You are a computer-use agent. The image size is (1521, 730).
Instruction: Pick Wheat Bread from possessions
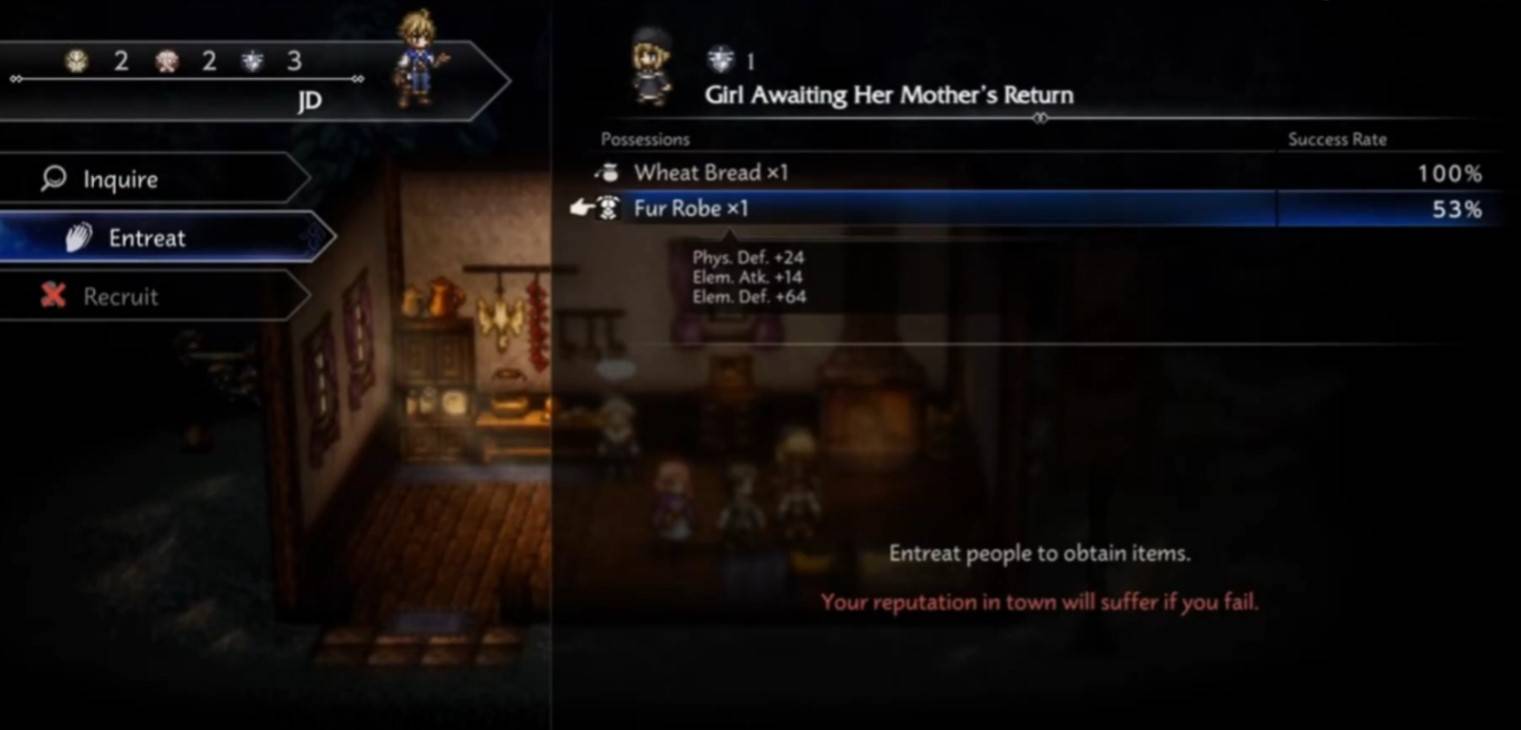click(x=710, y=173)
